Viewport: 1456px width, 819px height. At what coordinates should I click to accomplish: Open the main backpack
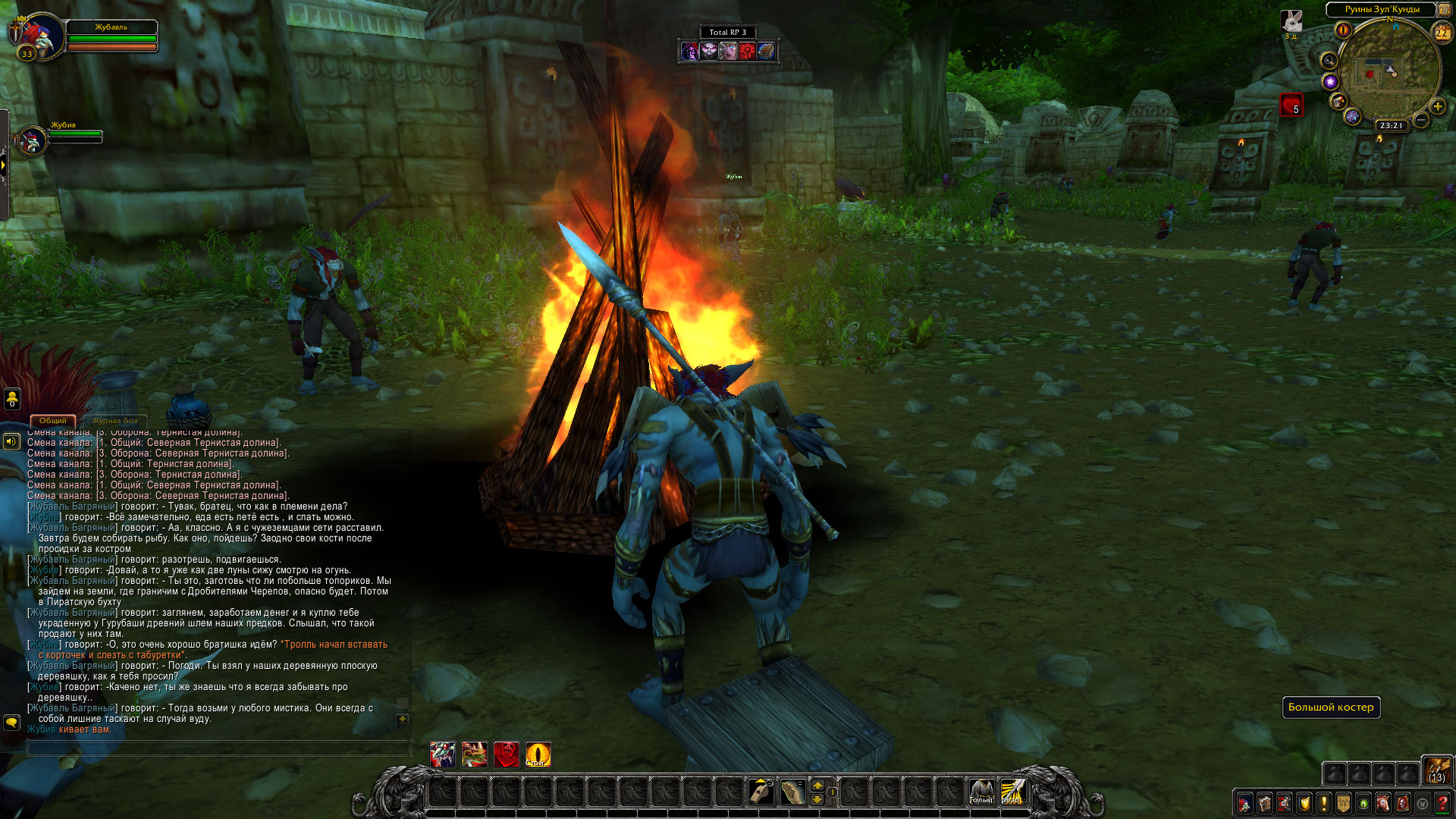[x=1436, y=769]
